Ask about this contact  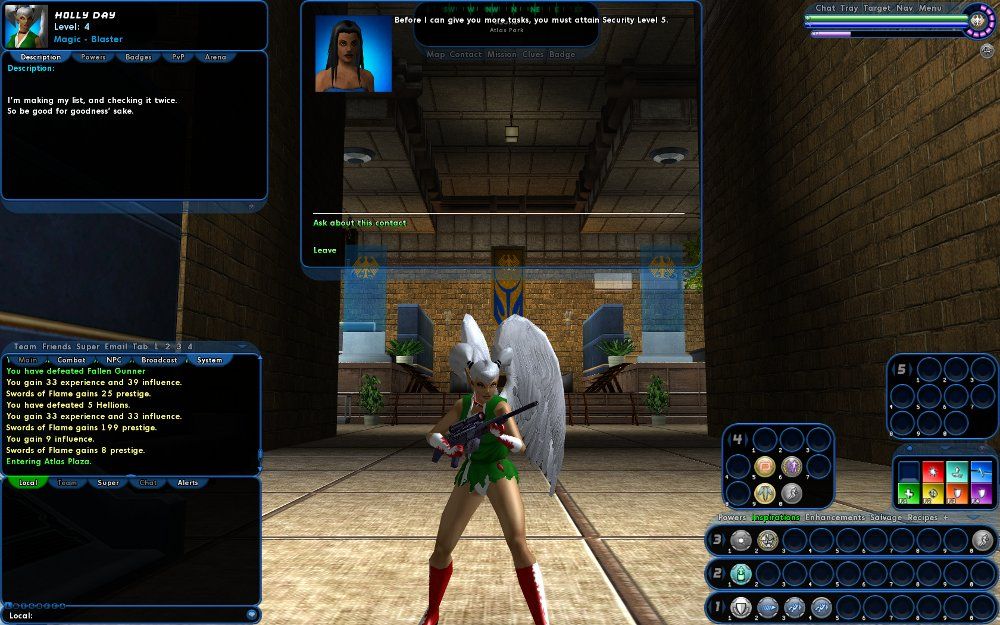360,223
